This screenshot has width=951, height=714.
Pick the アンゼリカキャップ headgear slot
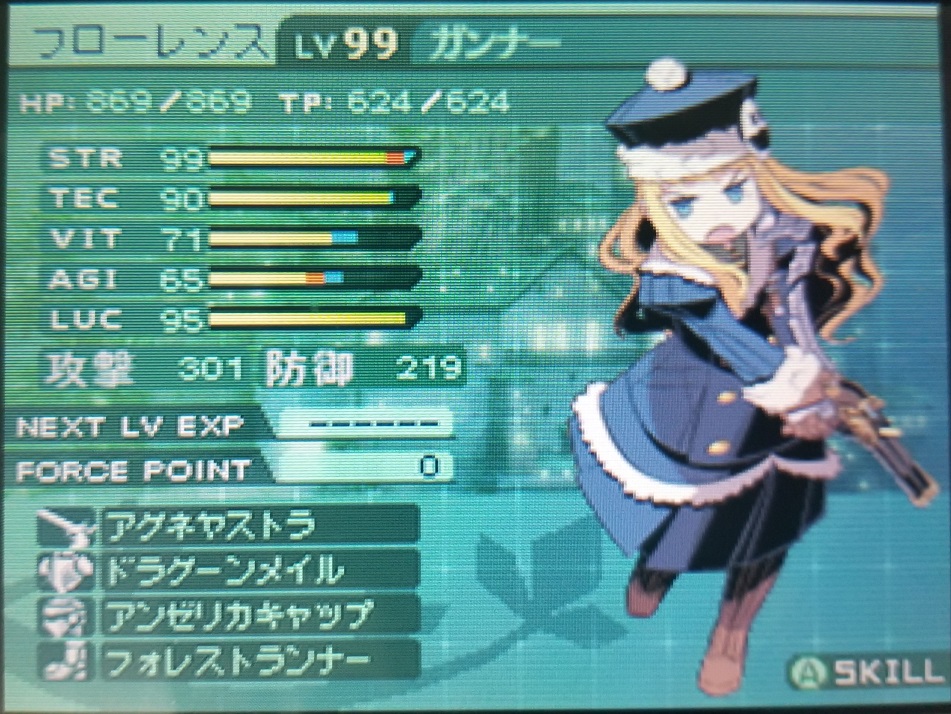pyautogui.click(x=257, y=614)
